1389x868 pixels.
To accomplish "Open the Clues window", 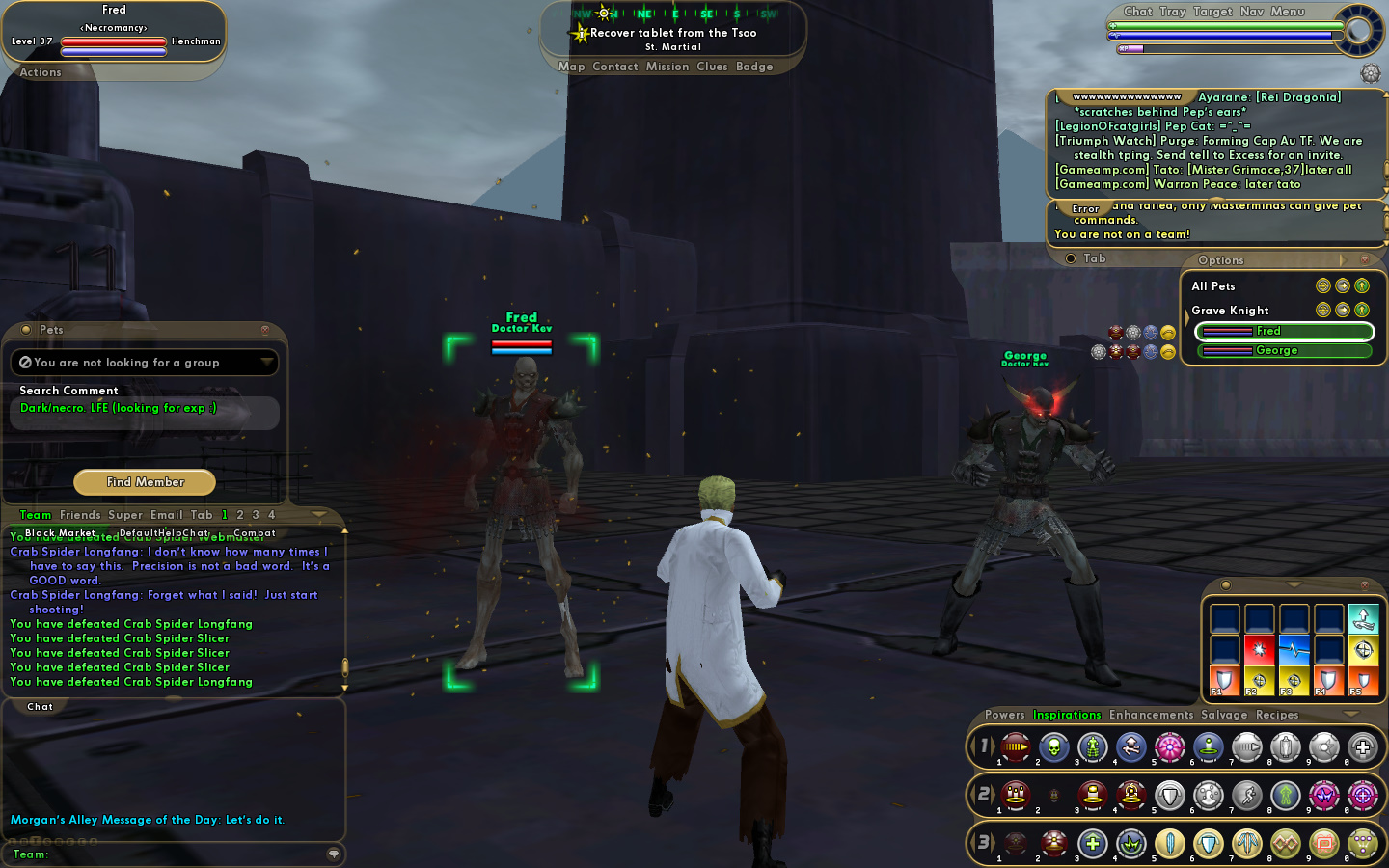I will [x=712, y=67].
